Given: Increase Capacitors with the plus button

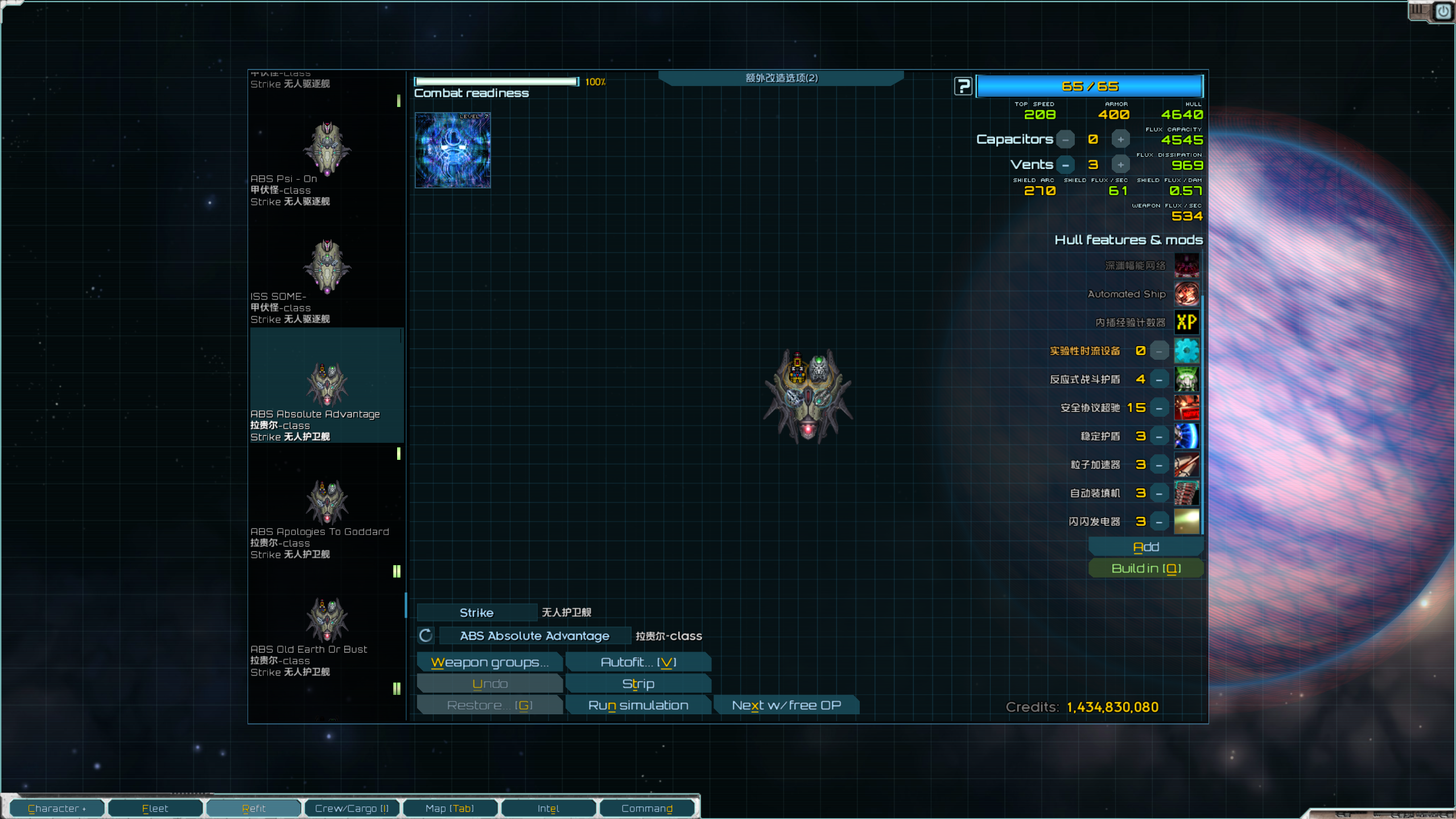Looking at the screenshot, I should [1120, 139].
